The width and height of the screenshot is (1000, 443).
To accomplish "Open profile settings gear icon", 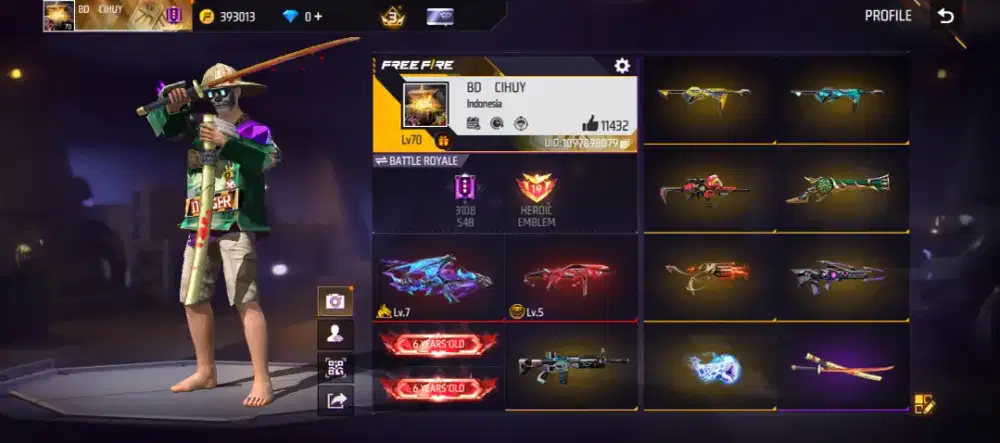I will tap(622, 66).
